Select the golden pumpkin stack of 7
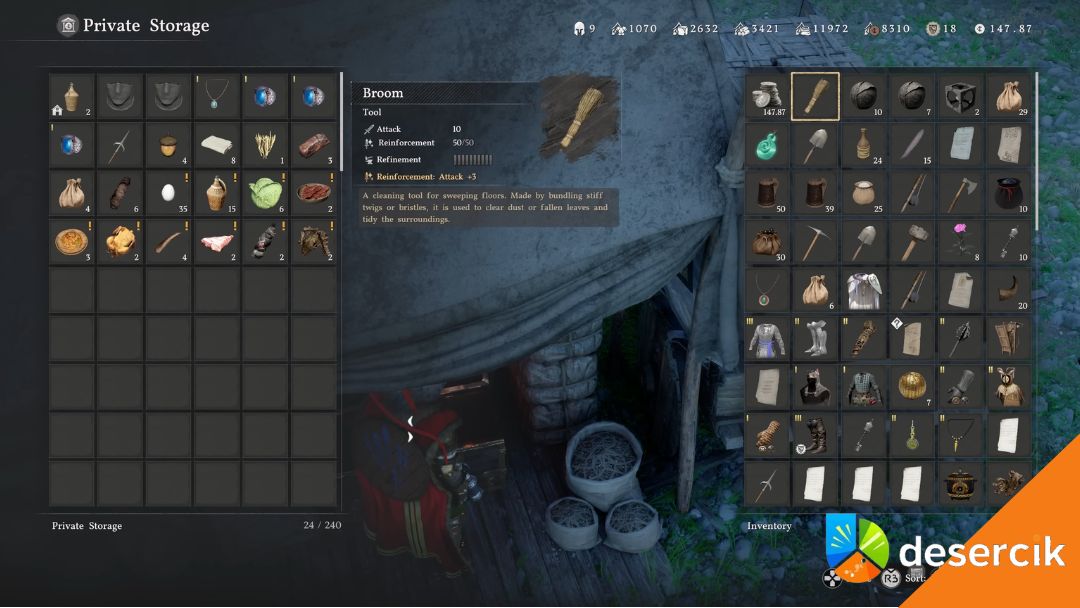The width and height of the screenshot is (1080, 608). (x=912, y=386)
